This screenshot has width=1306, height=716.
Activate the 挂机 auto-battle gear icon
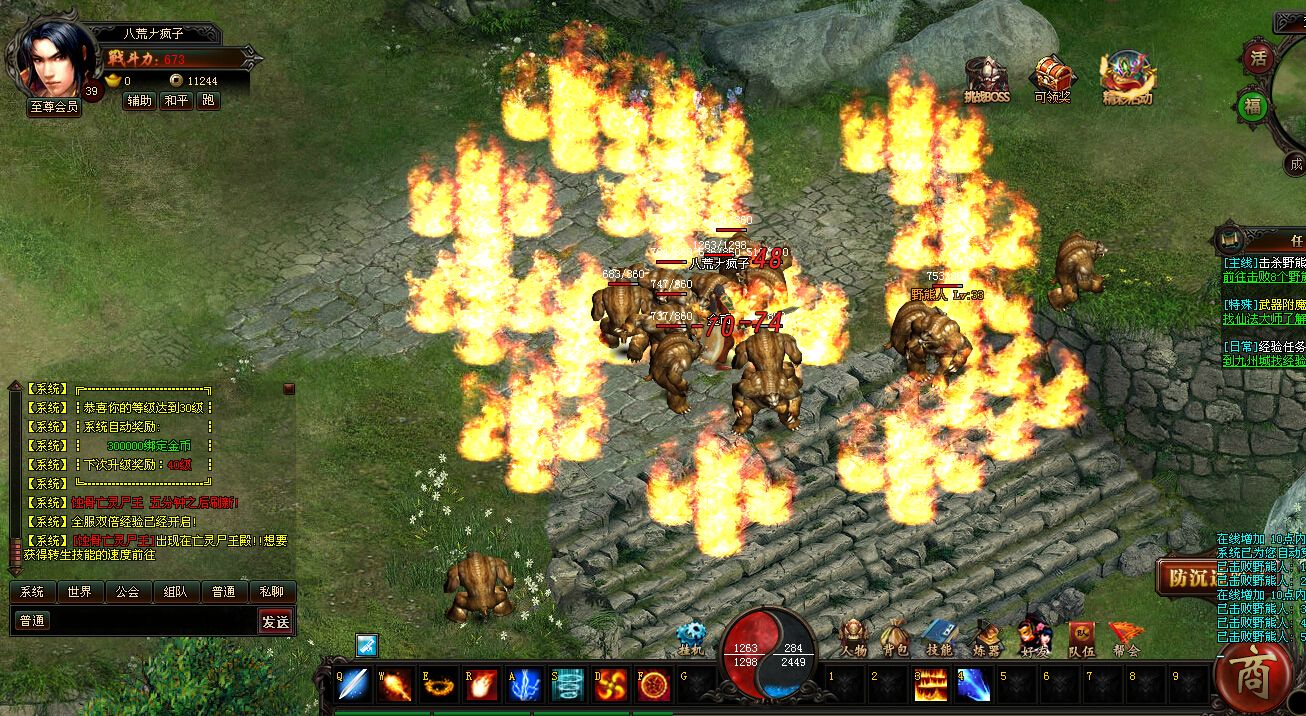tap(690, 638)
